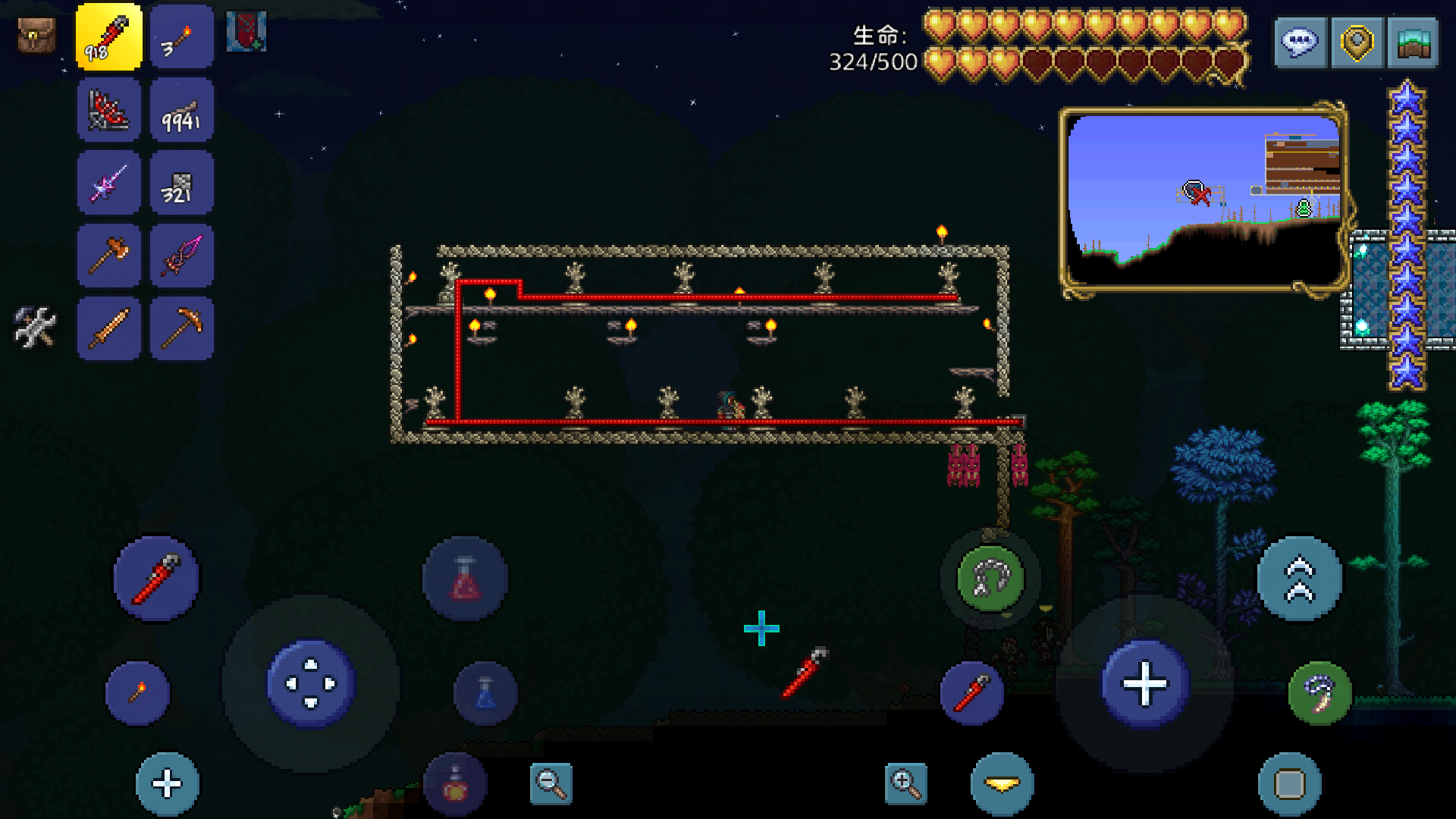1456x819 pixels.
Task: Click the minimap display
Action: [1203, 199]
